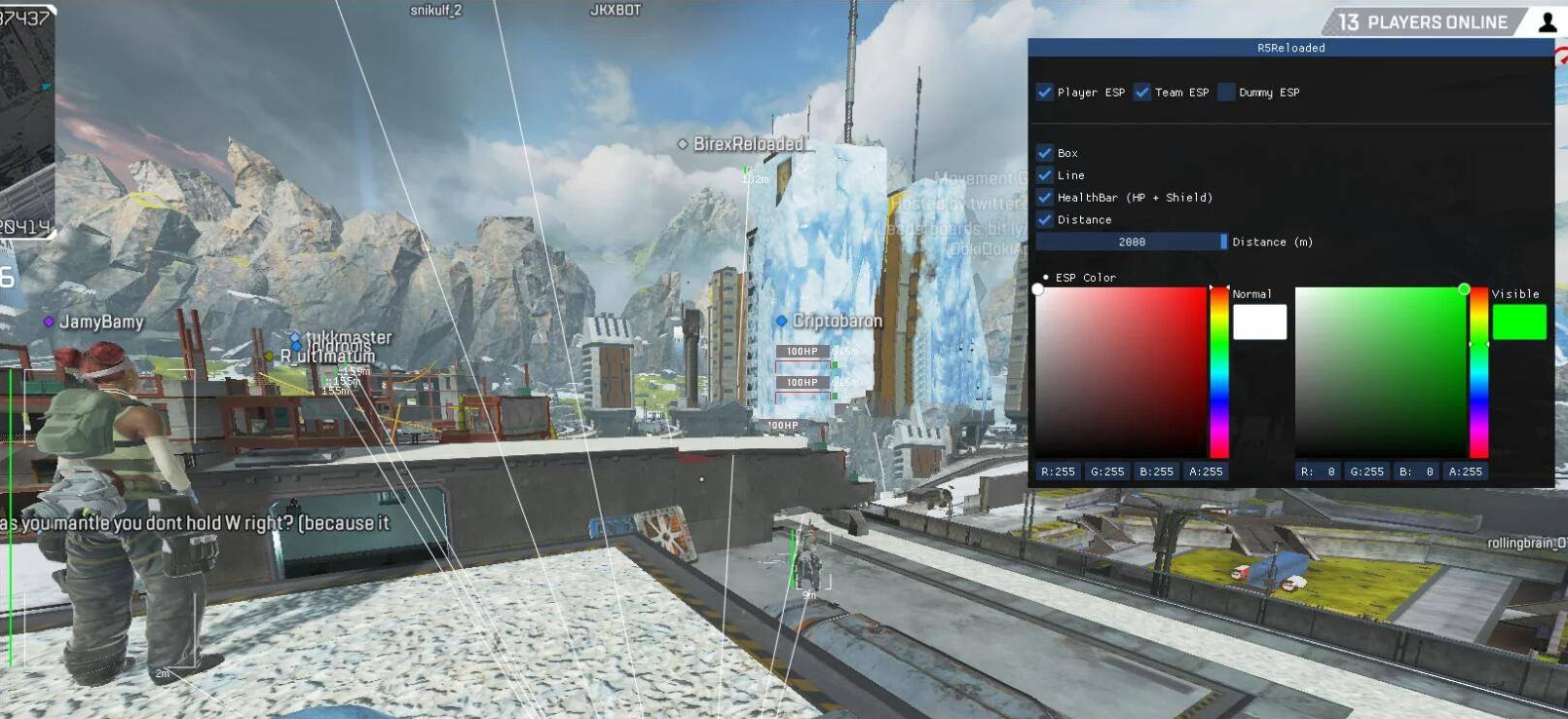Click the Visible color hue bar

[1478, 372]
